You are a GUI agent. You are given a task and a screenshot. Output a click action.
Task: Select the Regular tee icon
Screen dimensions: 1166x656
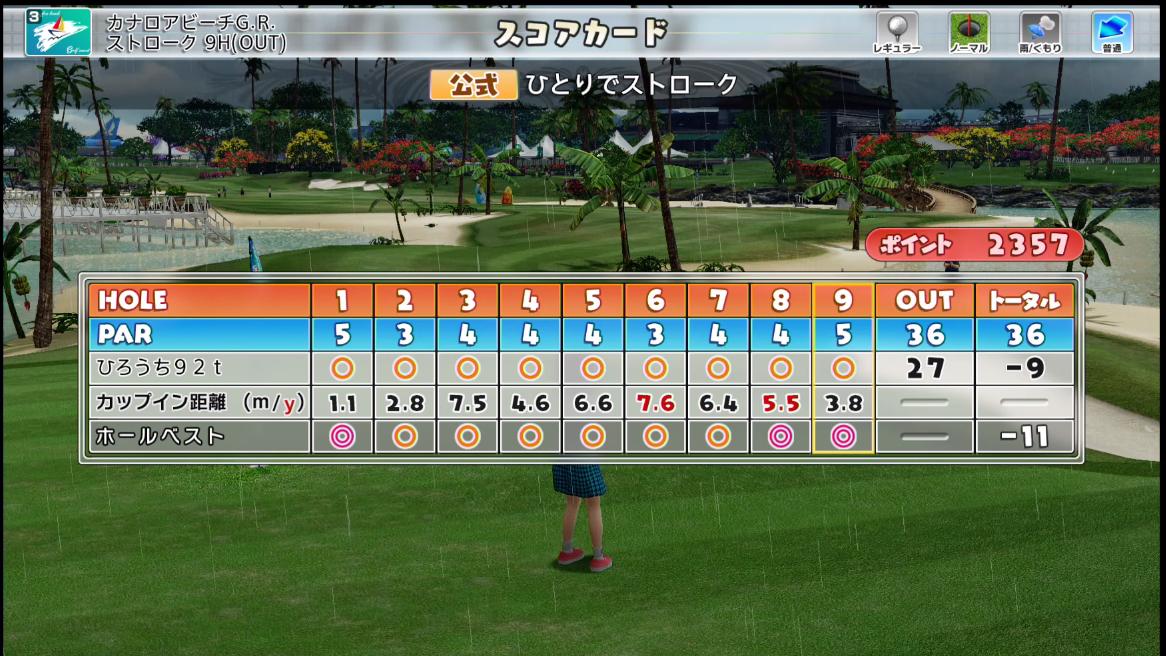(x=896, y=30)
